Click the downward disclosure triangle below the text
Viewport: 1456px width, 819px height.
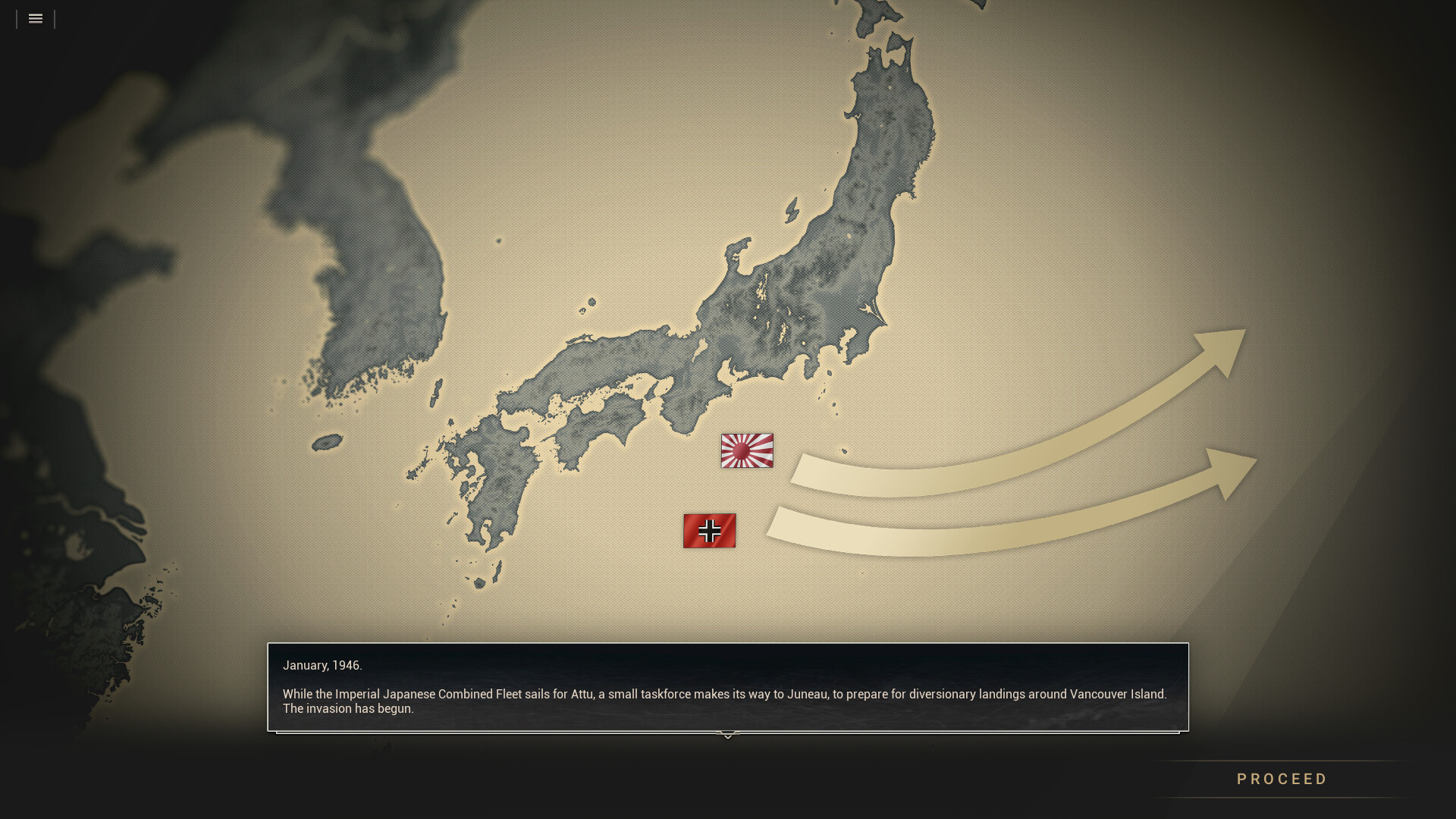[727, 735]
